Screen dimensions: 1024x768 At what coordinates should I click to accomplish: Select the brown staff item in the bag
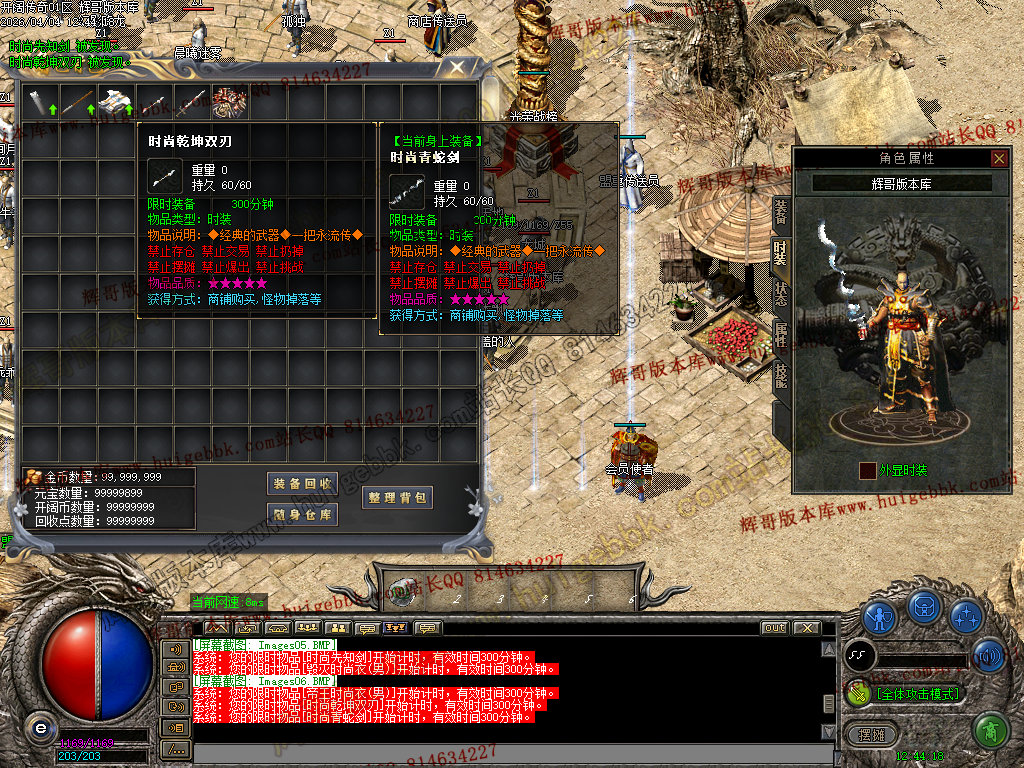pos(78,100)
